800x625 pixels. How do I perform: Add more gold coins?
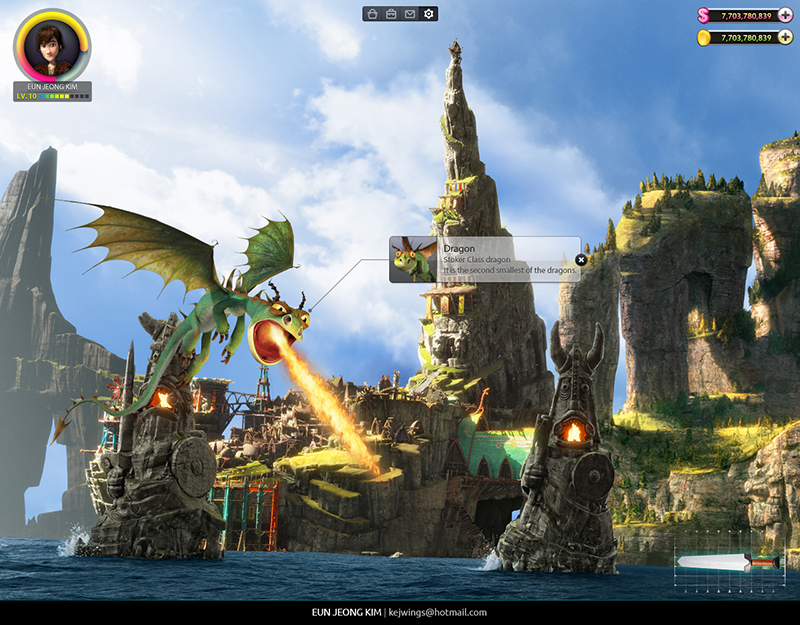click(x=785, y=37)
